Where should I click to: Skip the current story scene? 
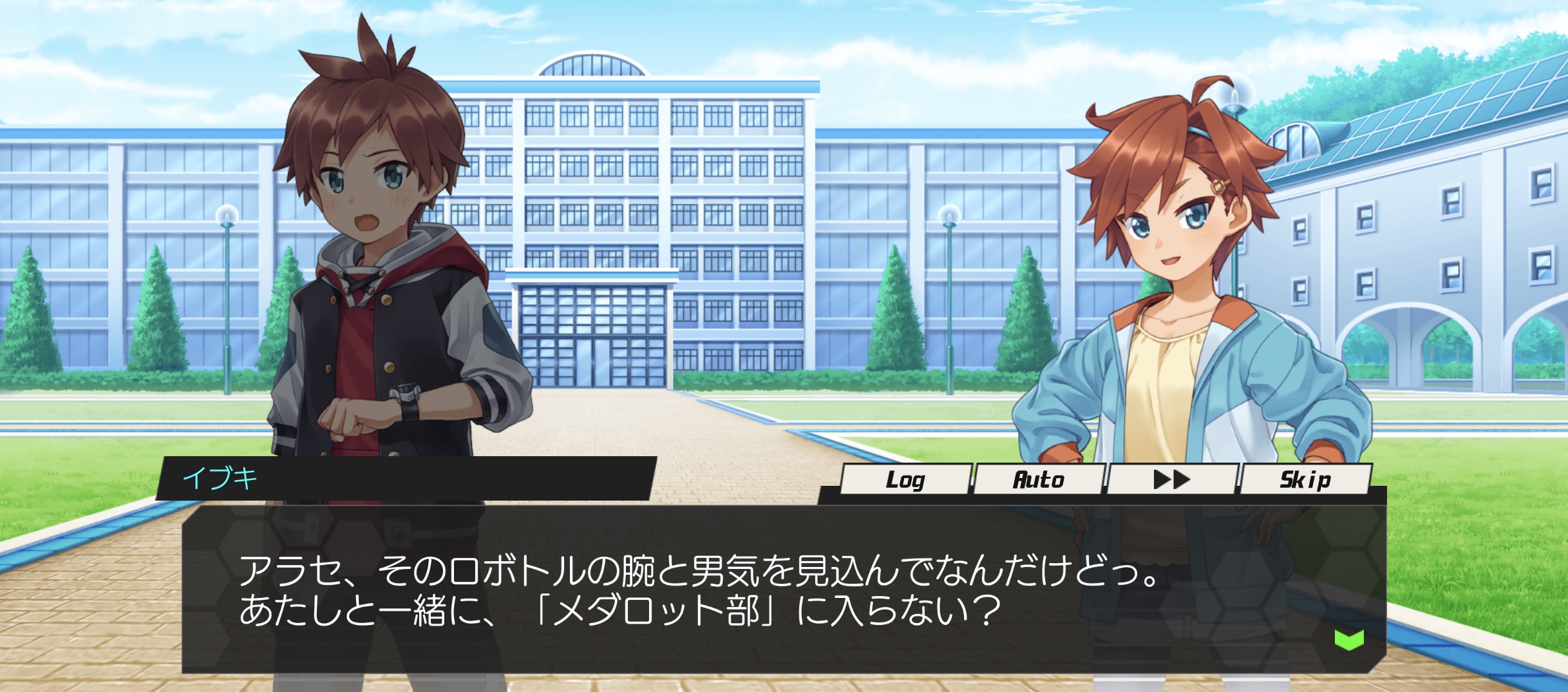(1305, 479)
